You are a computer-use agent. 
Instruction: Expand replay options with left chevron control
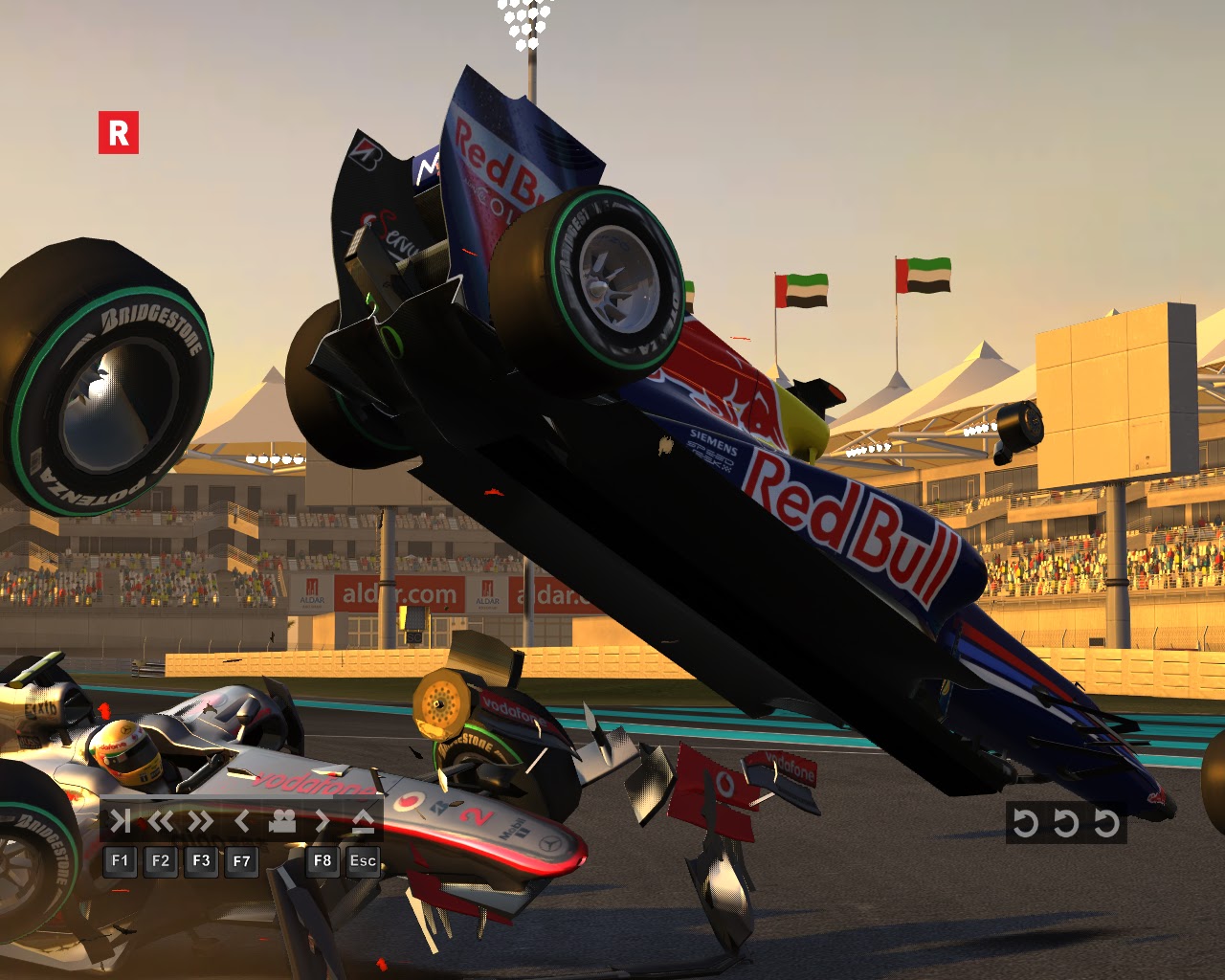(x=242, y=821)
